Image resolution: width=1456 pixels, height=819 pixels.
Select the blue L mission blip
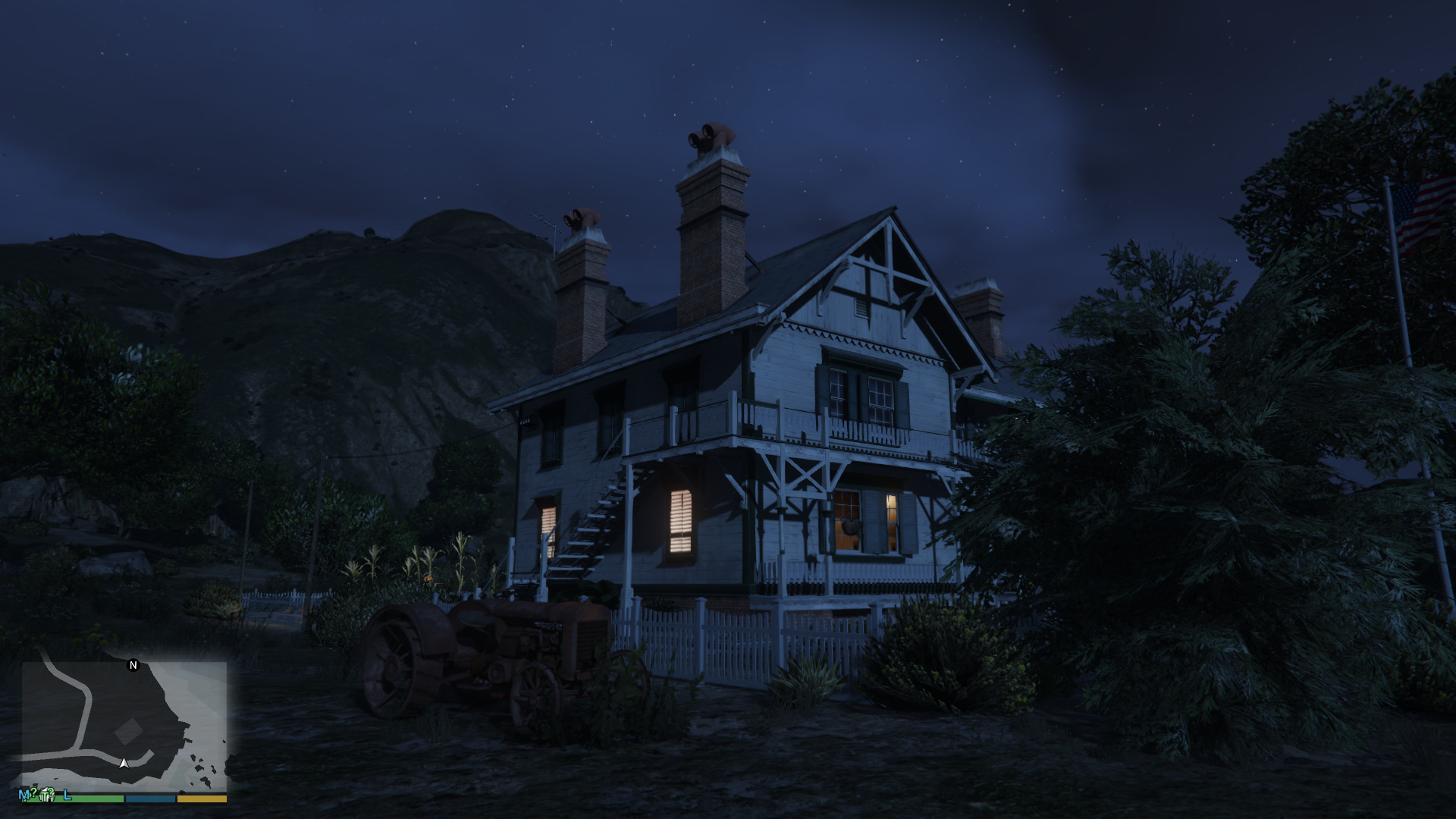coord(67,795)
